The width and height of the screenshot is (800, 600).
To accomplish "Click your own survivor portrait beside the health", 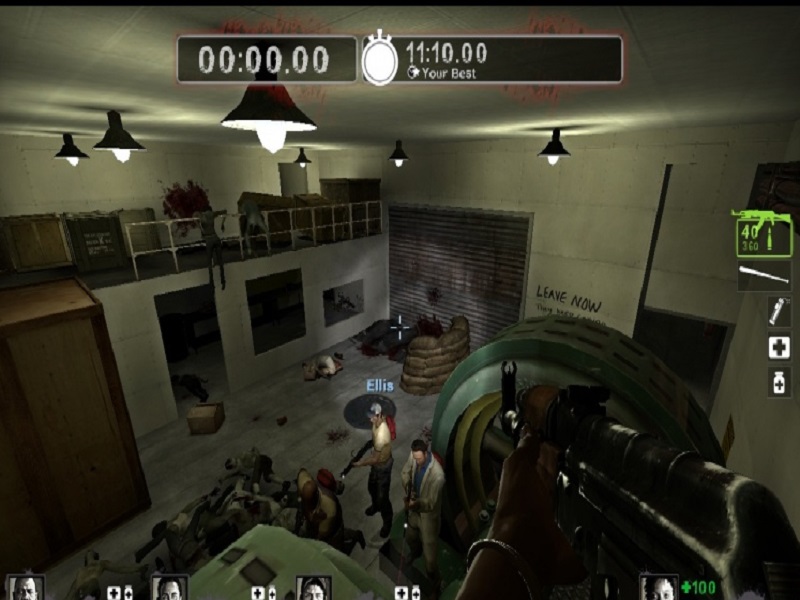I will pyautogui.click(x=658, y=588).
